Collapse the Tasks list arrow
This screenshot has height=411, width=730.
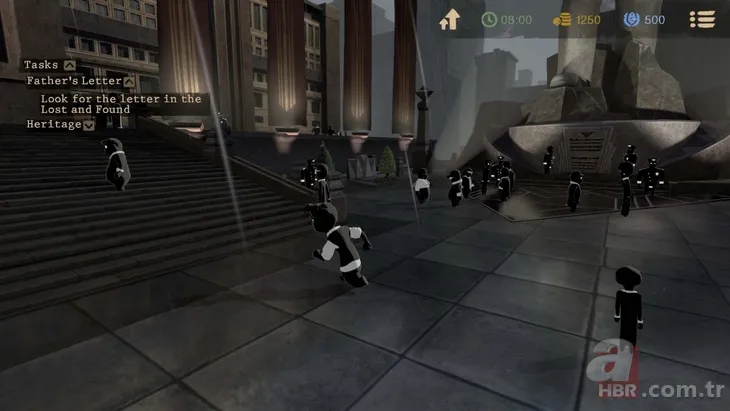coord(69,65)
